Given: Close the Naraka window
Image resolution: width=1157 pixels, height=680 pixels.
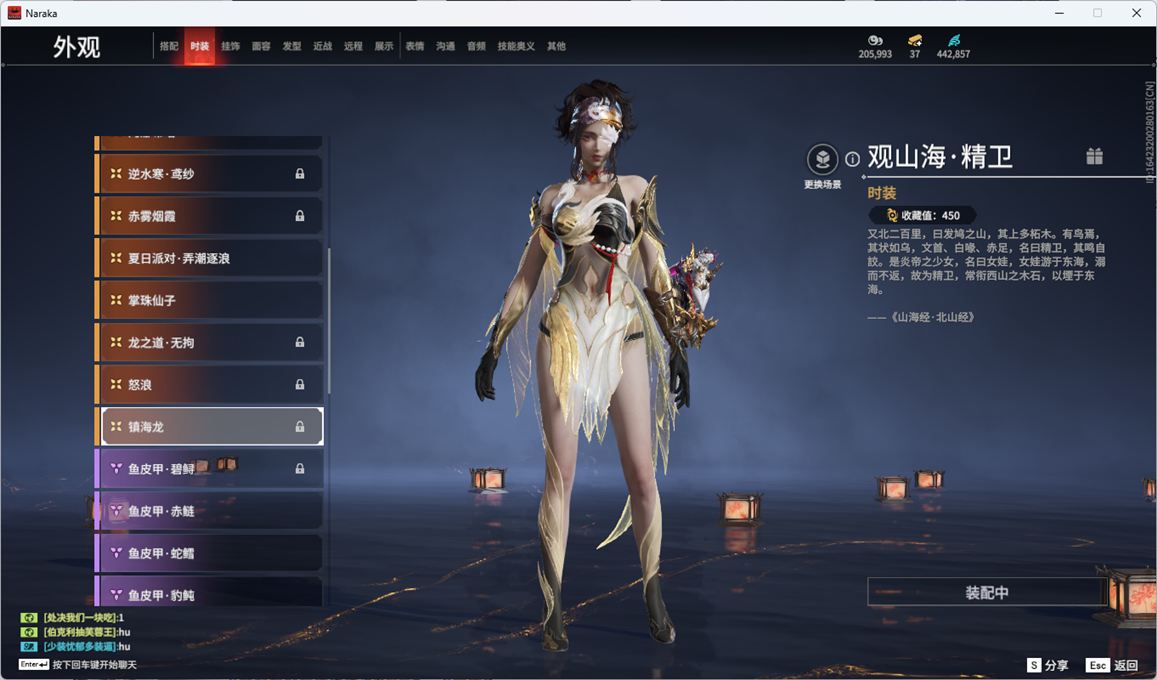Looking at the screenshot, I should tap(1136, 13).
